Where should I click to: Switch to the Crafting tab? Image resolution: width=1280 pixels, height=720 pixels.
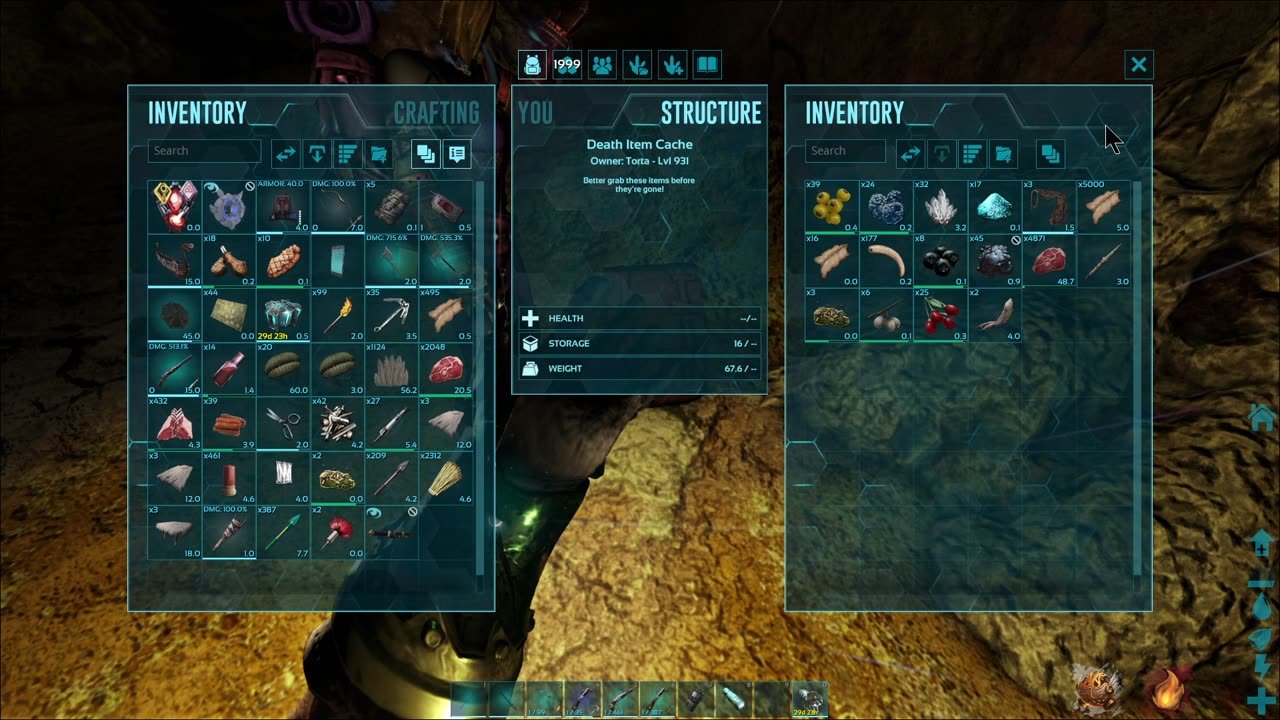coord(436,113)
